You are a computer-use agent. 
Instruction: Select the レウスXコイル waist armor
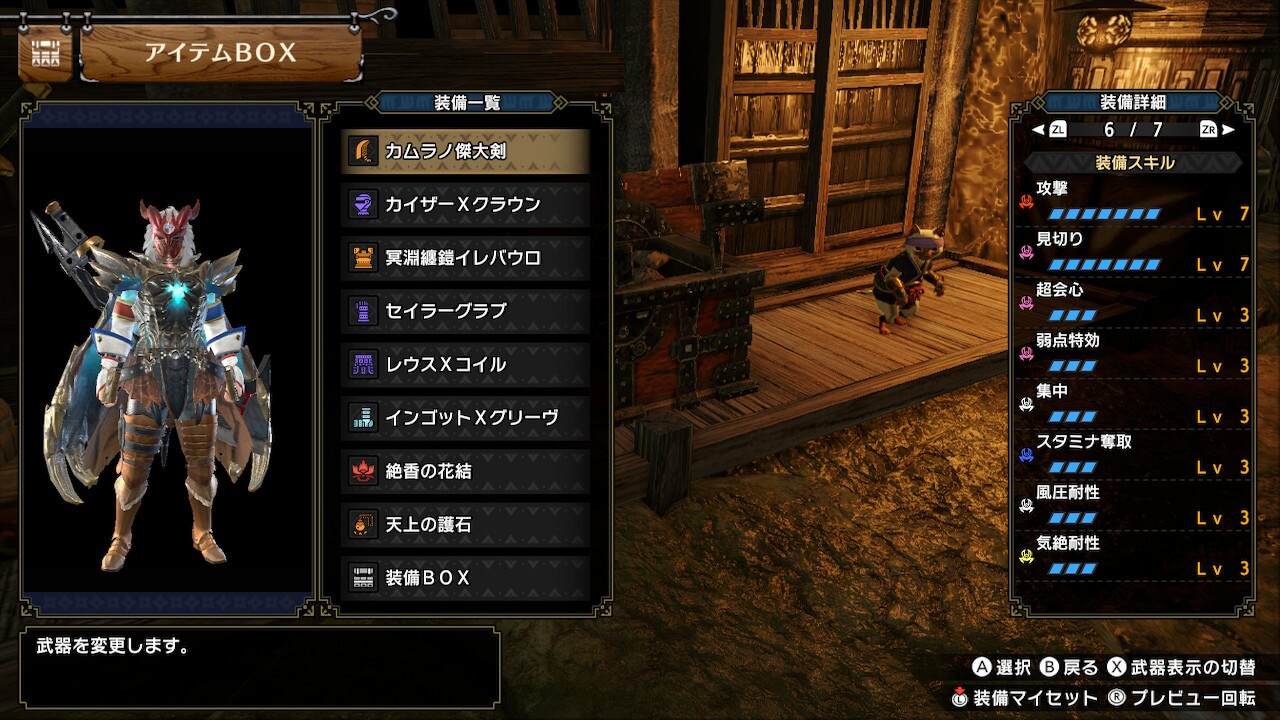click(x=465, y=364)
